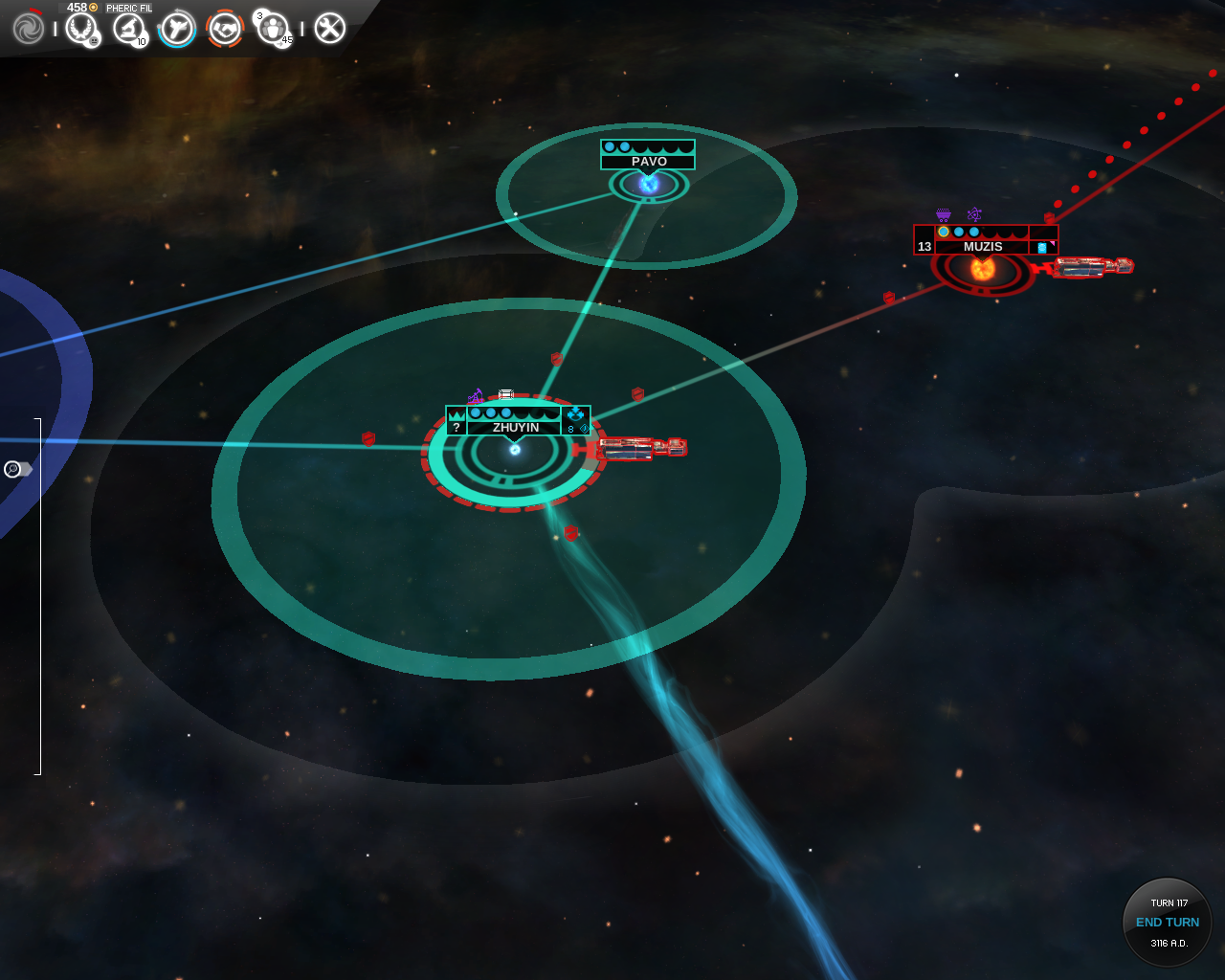The height and width of the screenshot is (980, 1225).
Task: Click the magnifier zoom slider handle
Action: [x=17, y=469]
